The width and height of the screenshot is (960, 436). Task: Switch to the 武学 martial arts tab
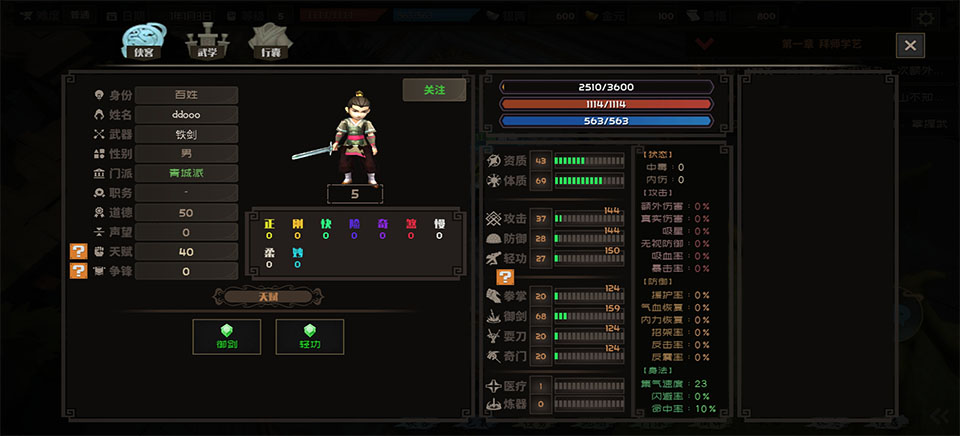coord(208,42)
